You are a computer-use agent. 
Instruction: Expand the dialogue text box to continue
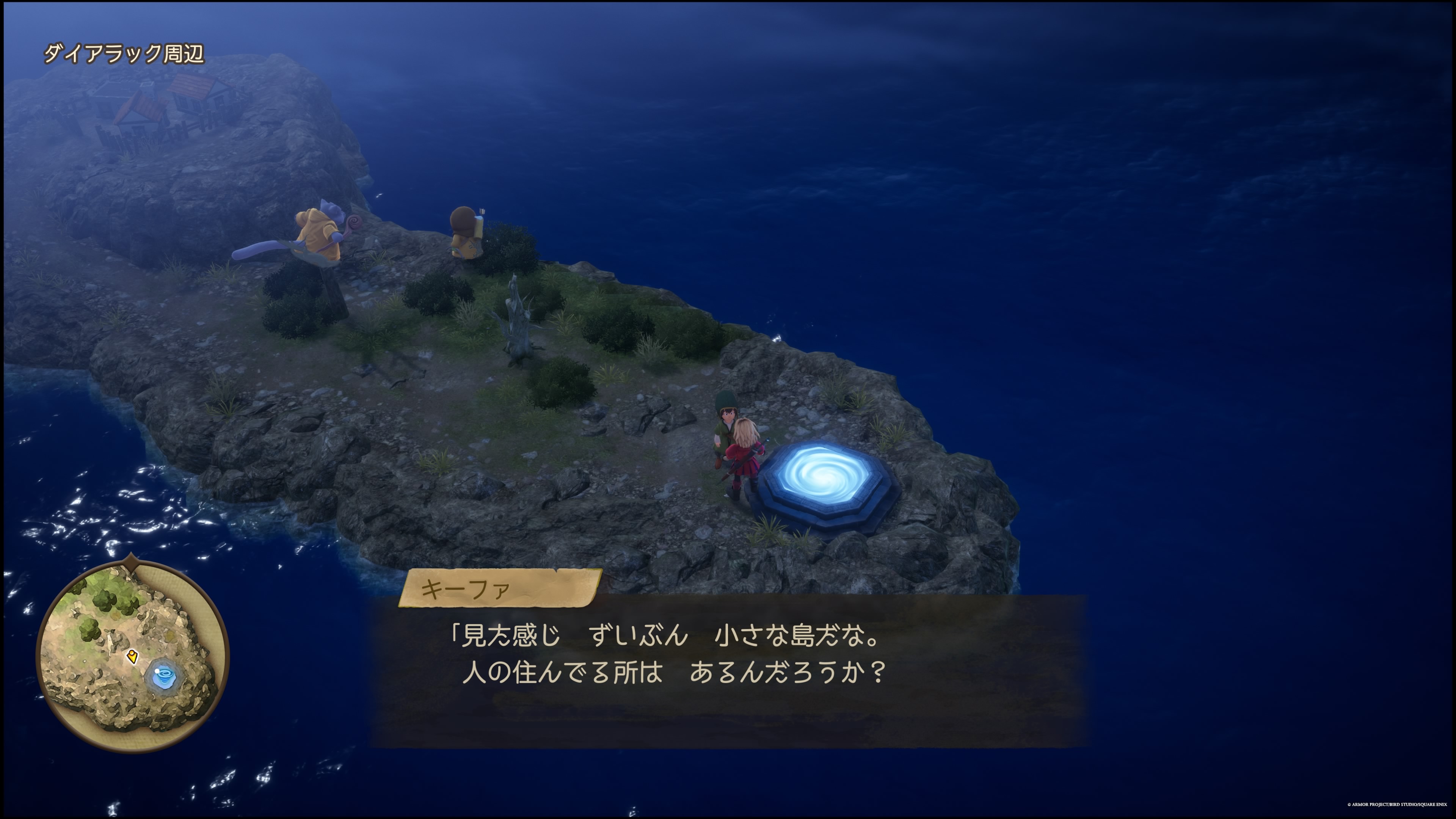(735, 673)
